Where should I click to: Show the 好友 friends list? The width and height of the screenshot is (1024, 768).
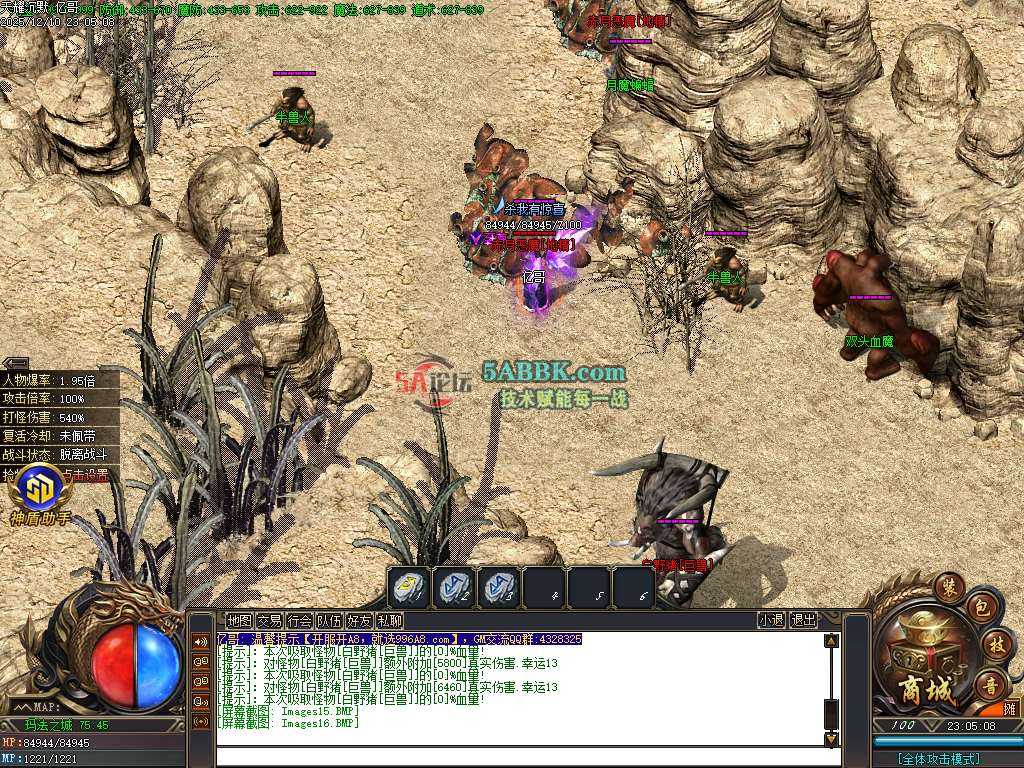(359, 620)
